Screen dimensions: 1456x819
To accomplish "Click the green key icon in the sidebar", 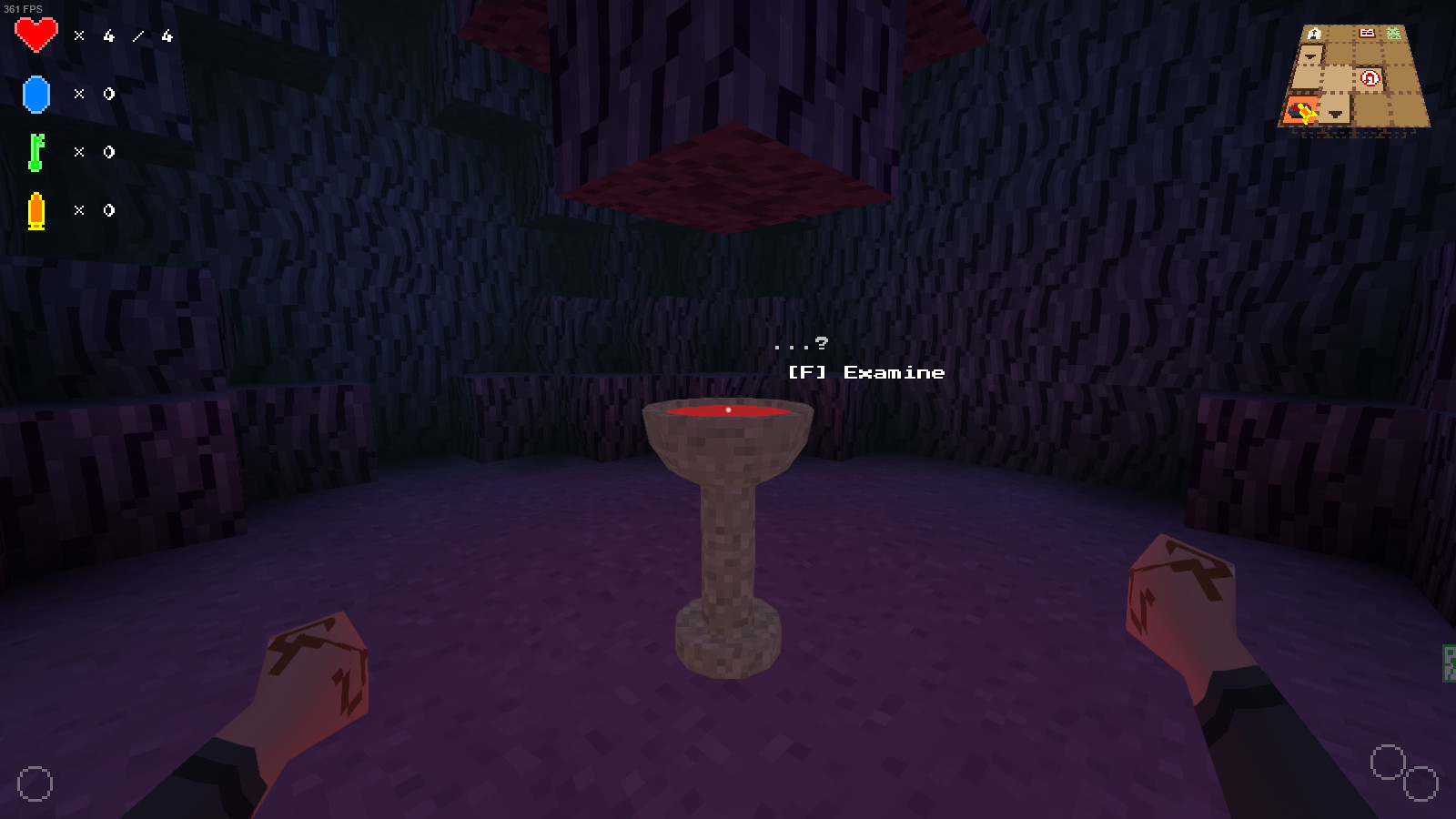I will [x=36, y=152].
